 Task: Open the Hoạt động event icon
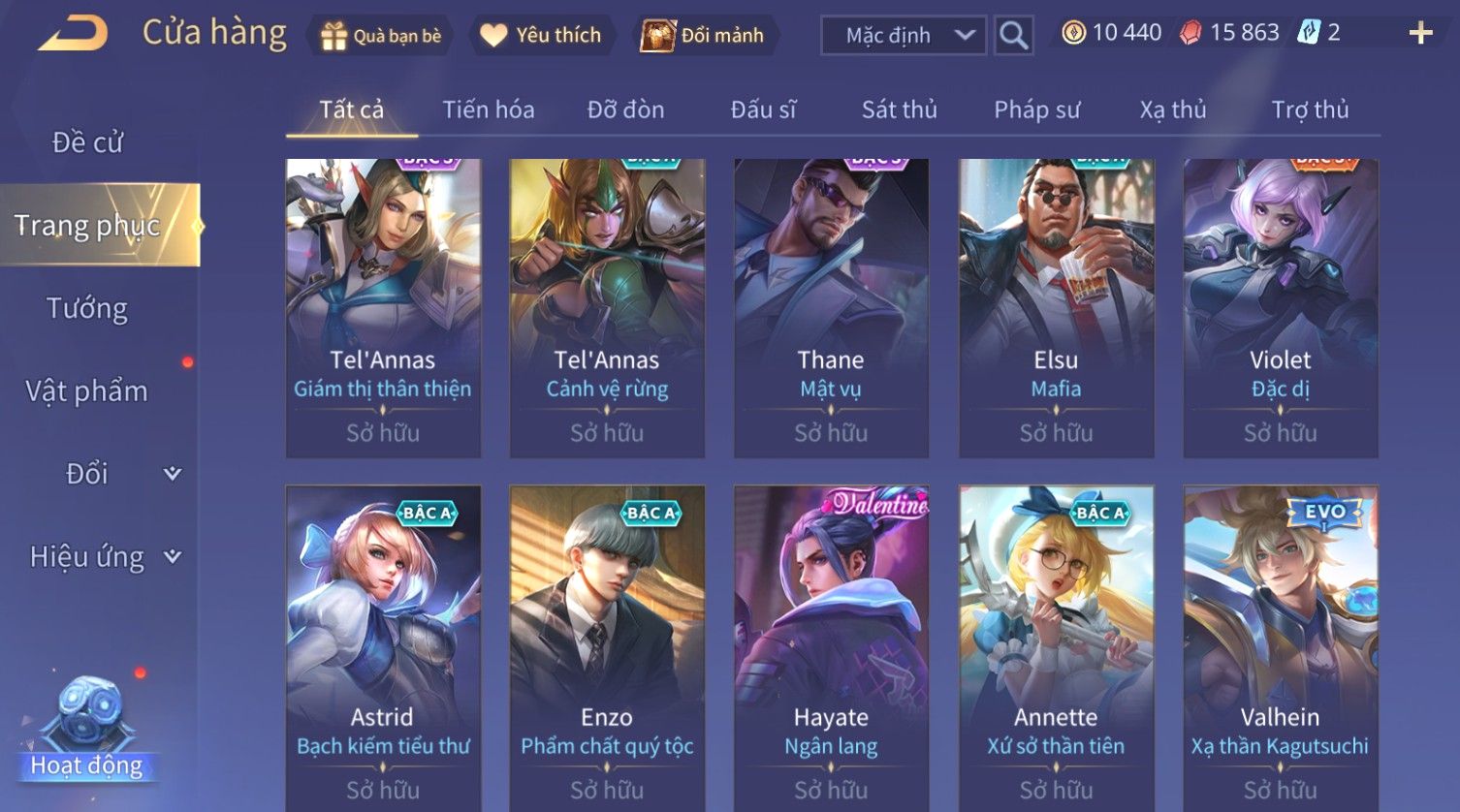click(87, 732)
